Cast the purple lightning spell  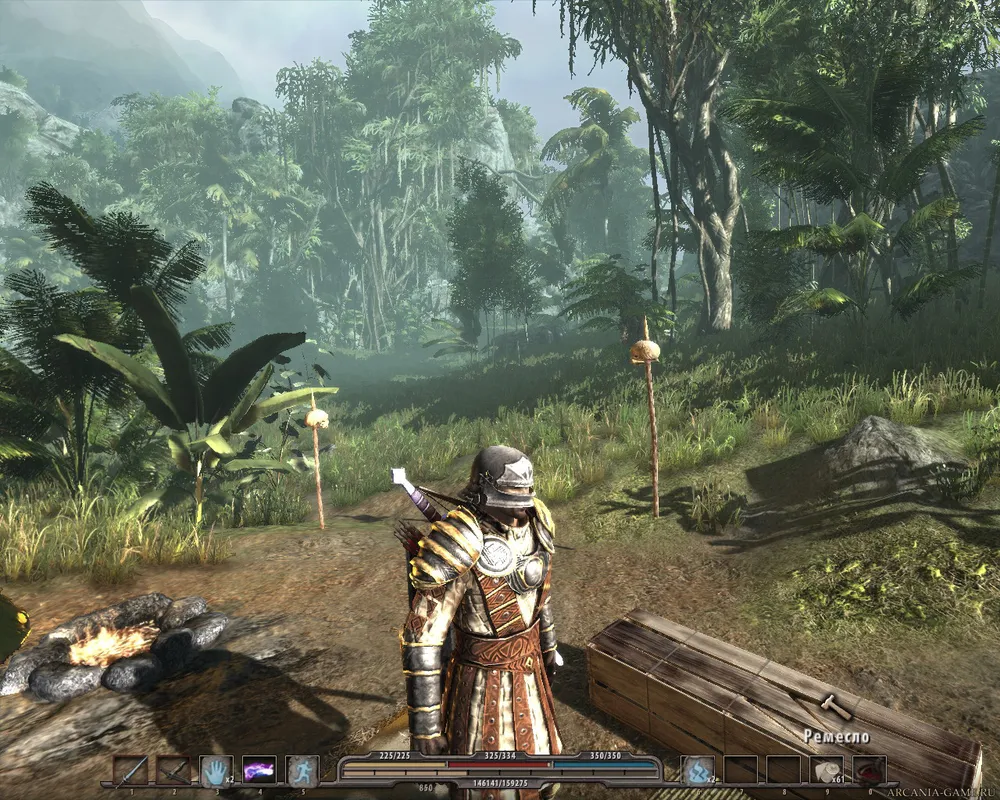(259, 770)
